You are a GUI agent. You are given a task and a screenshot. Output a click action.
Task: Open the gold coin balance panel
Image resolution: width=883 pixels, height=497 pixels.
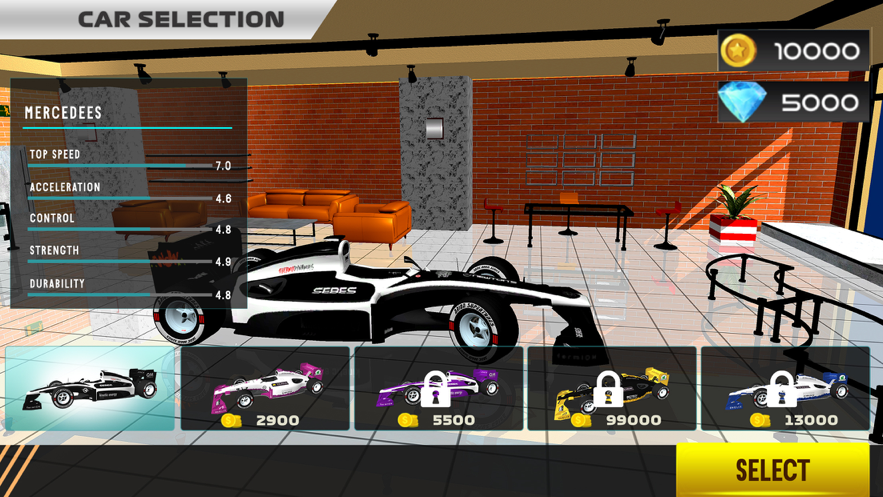[x=793, y=50]
